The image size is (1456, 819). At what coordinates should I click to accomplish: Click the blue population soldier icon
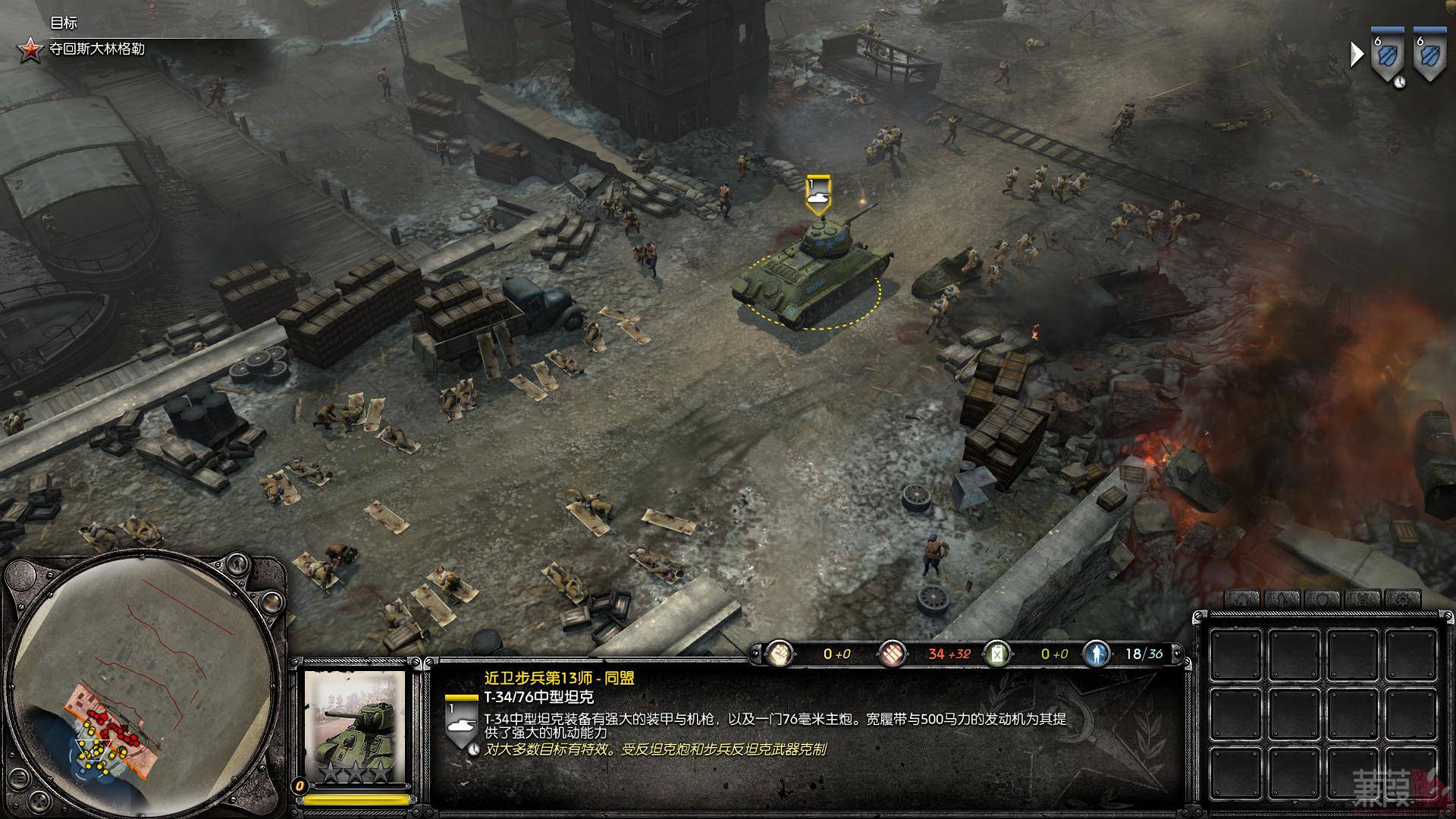(1097, 653)
